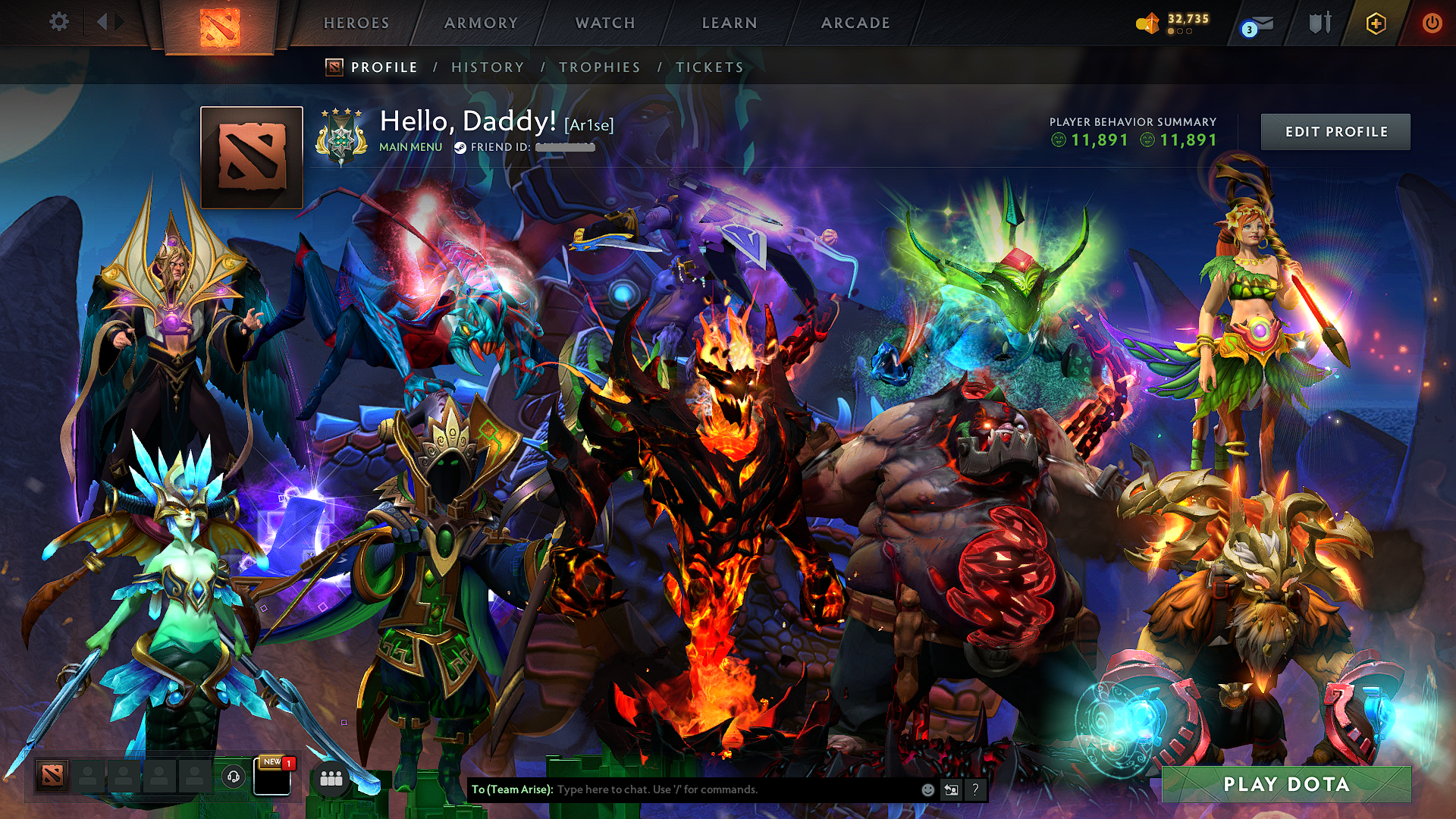Image resolution: width=1456 pixels, height=819 pixels.
Task: Toggle voice chat headset icon
Action: pyautogui.click(x=233, y=777)
